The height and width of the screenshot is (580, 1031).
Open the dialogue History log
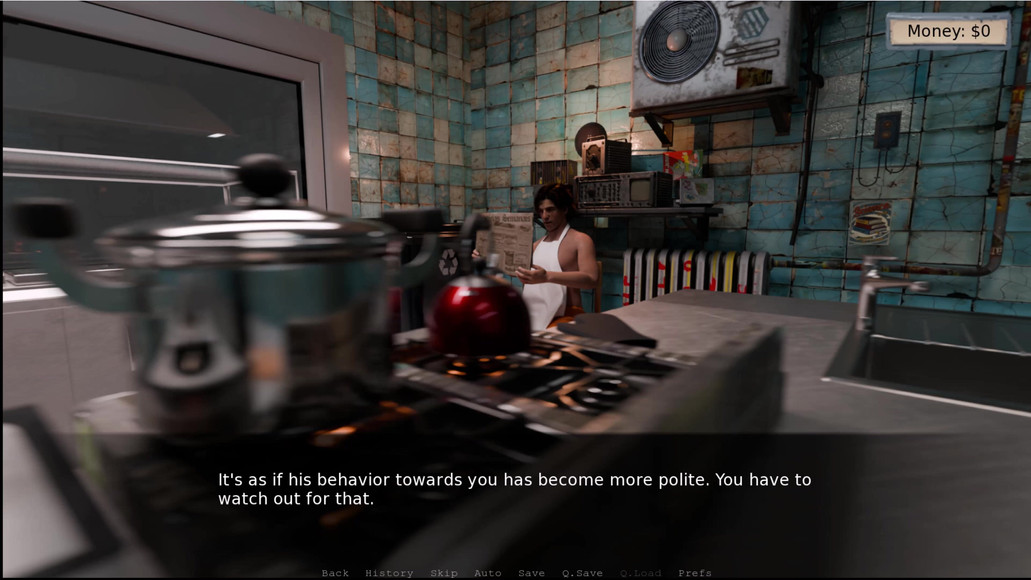[x=389, y=573]
